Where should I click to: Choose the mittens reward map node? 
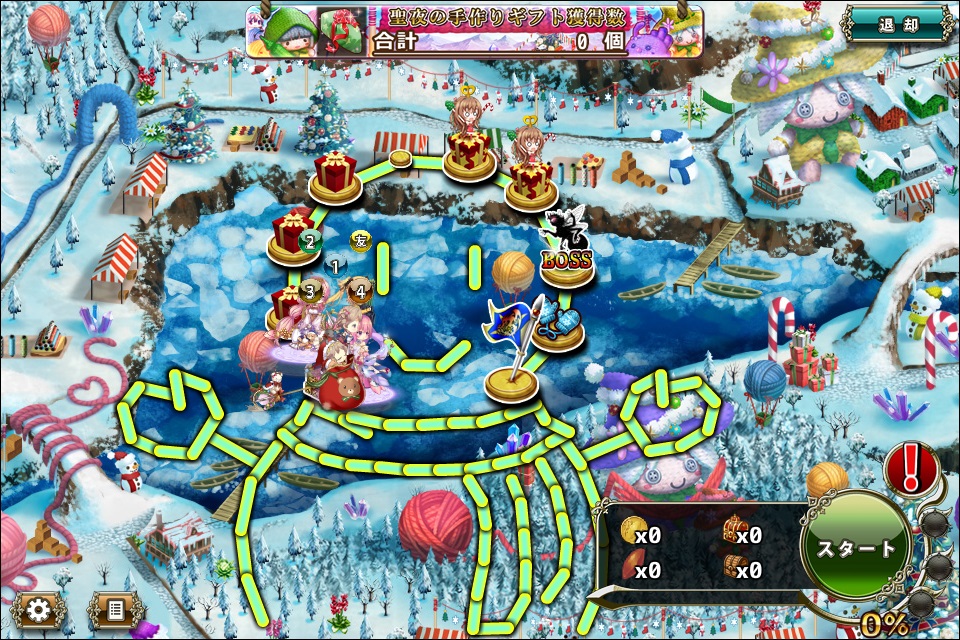tap(559, 326)
